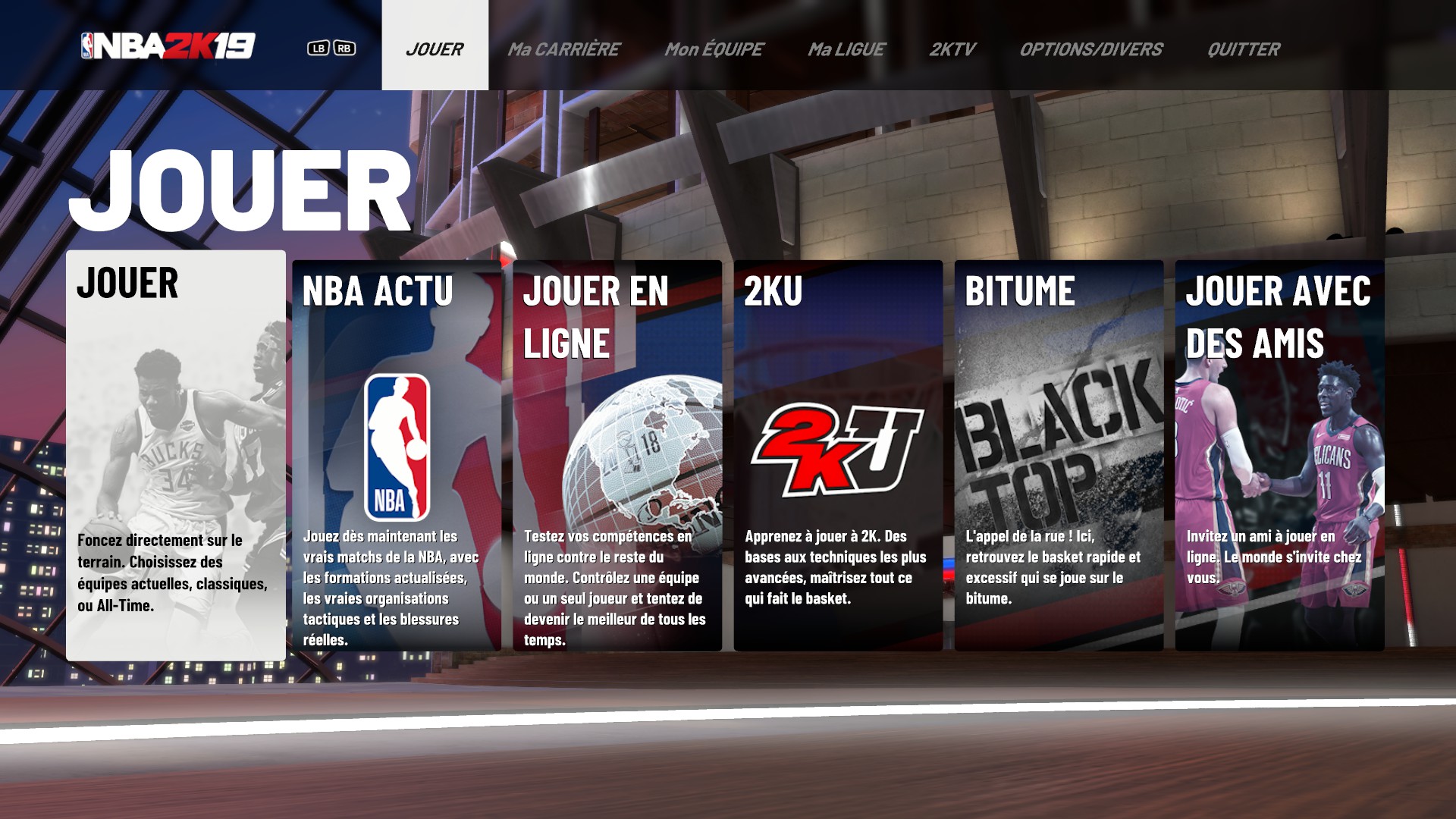Select the BITUME Blacktop card
1456x819 pixels.
click(1059, 455)
